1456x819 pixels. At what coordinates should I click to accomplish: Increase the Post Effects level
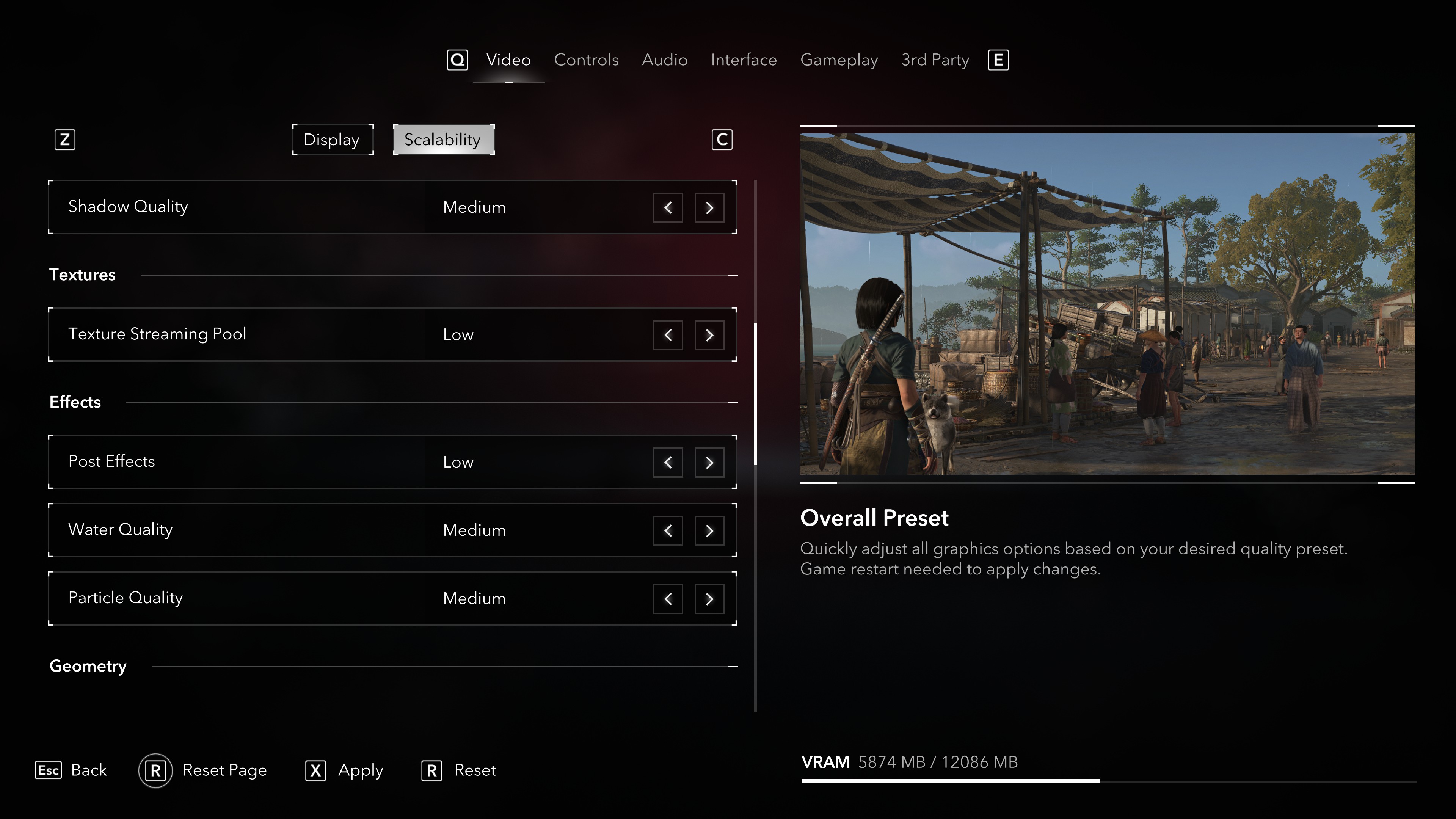pyautogui.click(x=709, y=462)
